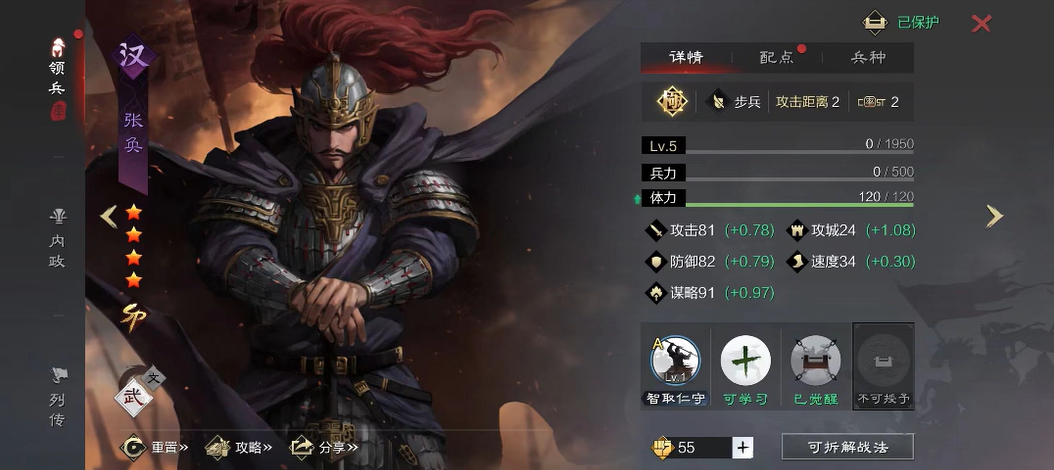The height and width of the screenshot is (470, 1054).
Task: Select the 不可授予 skill slot
Action: coord(883,365)
